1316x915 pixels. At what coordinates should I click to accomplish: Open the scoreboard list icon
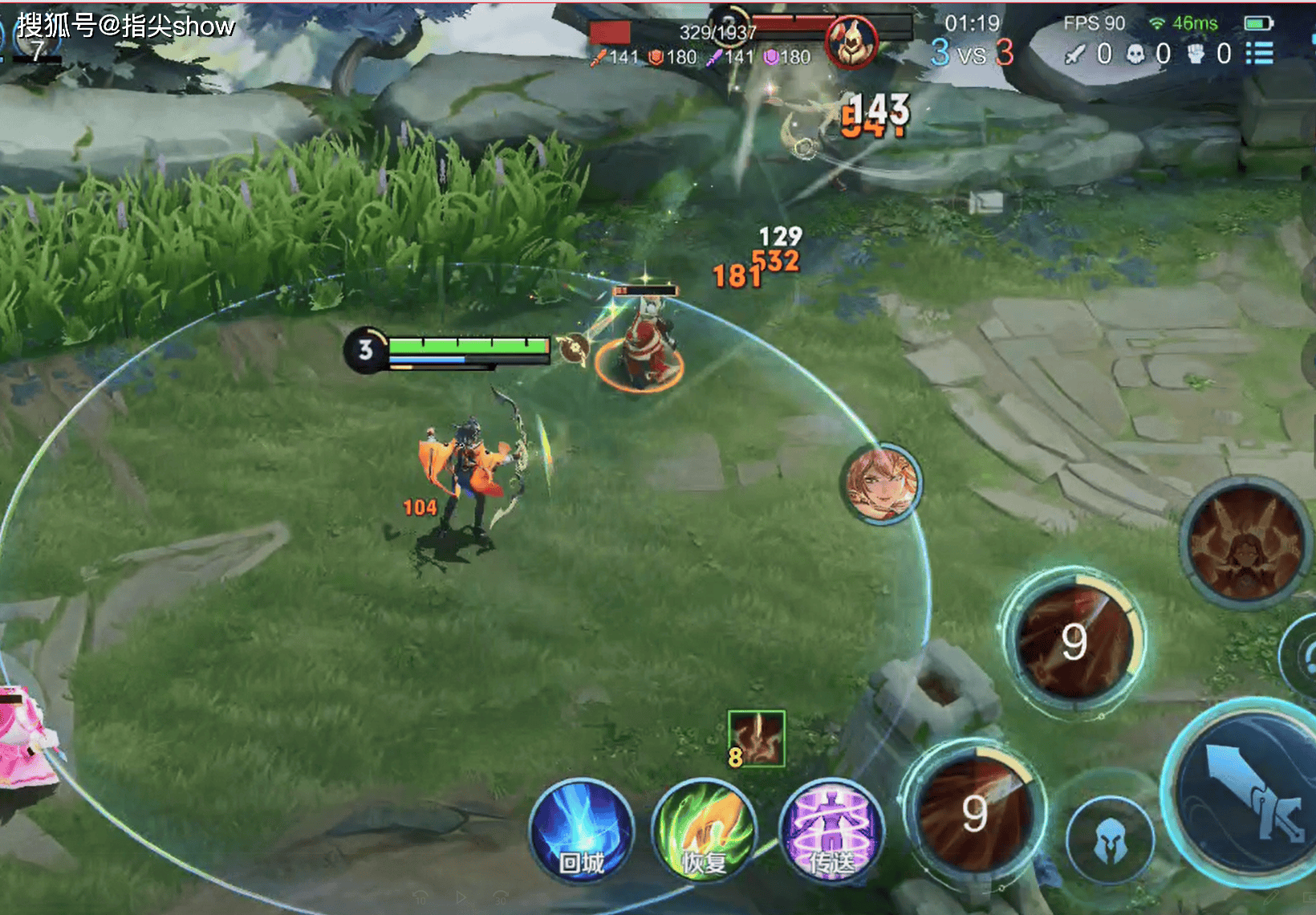(1260, 53)
